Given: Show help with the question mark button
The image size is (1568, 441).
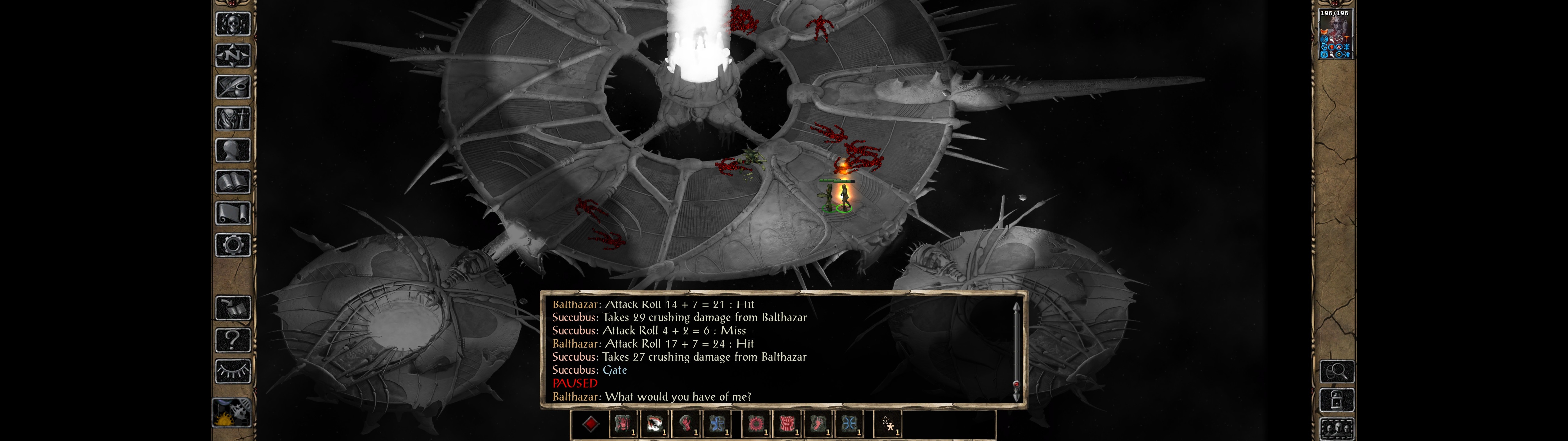Looking at the screenshot, I should [x=232, y=339].
